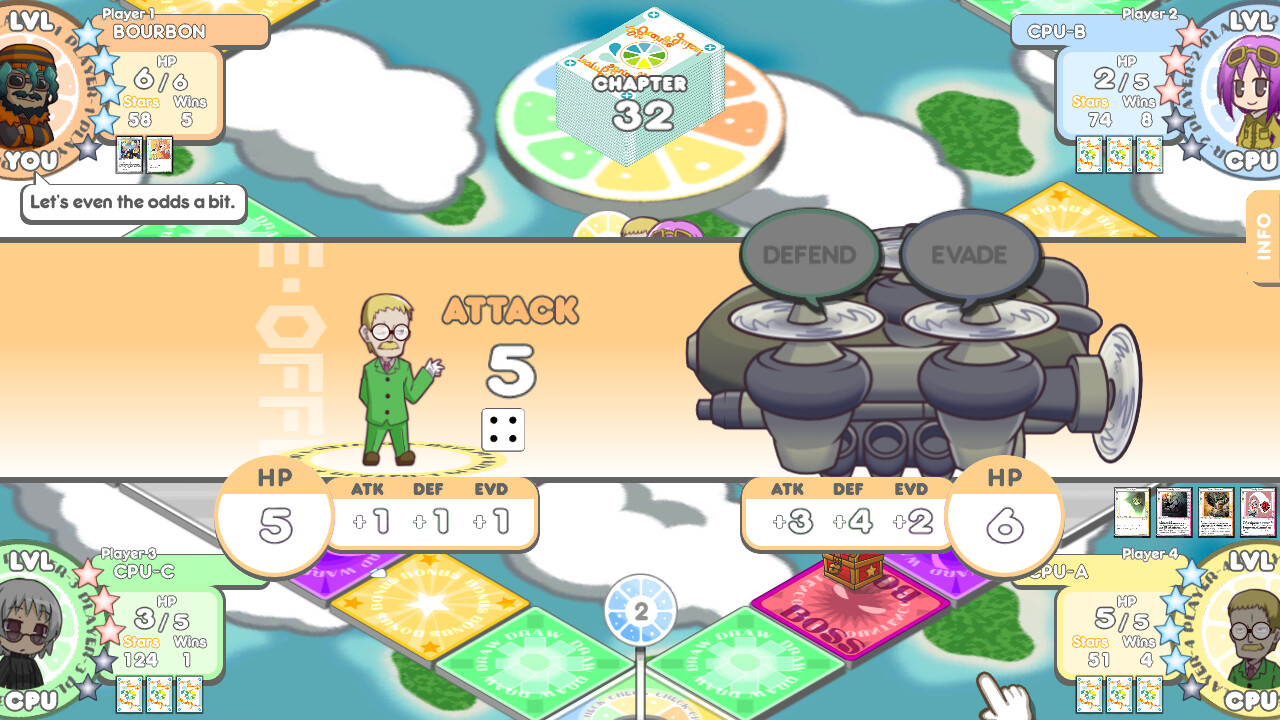Image resolution: width=1280 pixels, height=720 pixels.
Task: Choose DEFEND for the boss battle
Action: 809,255
